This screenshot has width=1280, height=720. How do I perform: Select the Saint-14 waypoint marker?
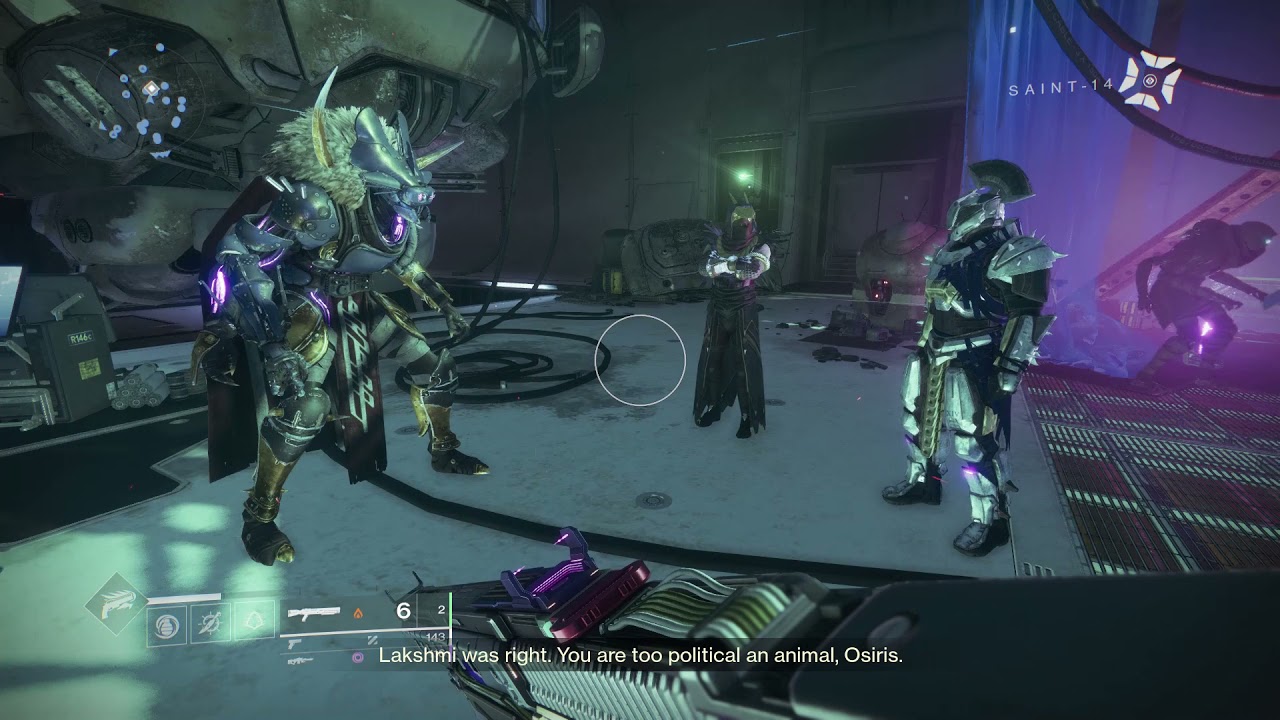[1150, 81]
